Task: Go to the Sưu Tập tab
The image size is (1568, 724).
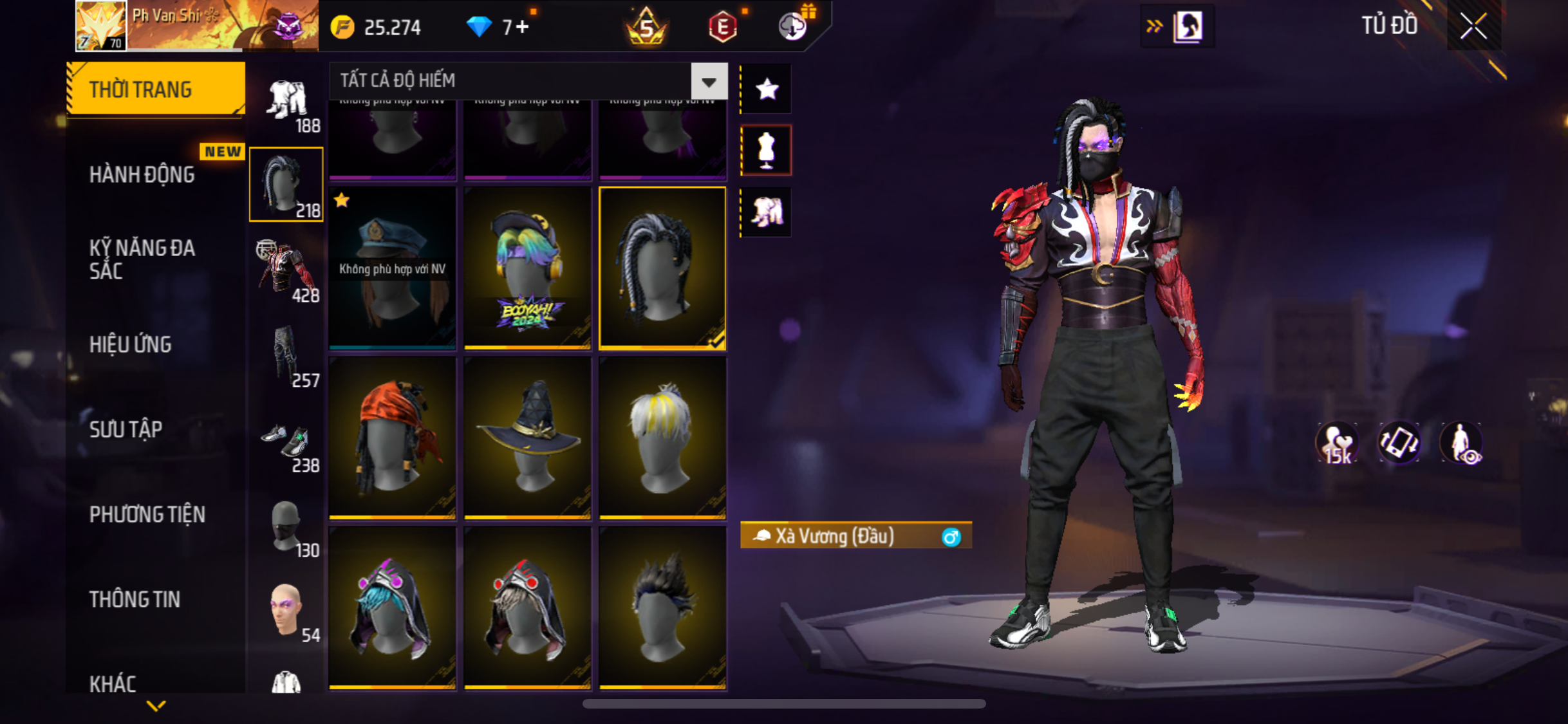Action: tap(126, 429)
